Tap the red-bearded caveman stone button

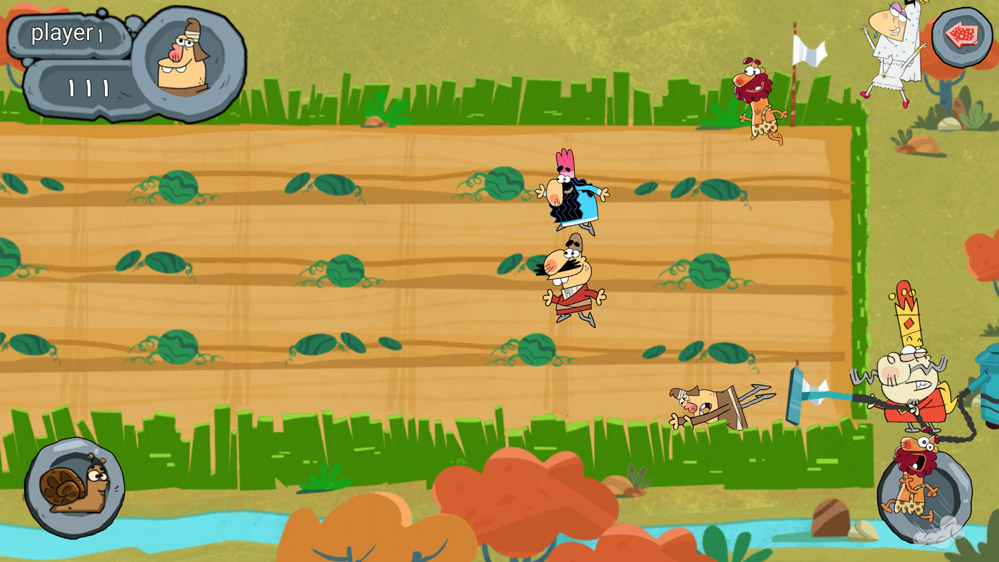(x=923, y=491)
